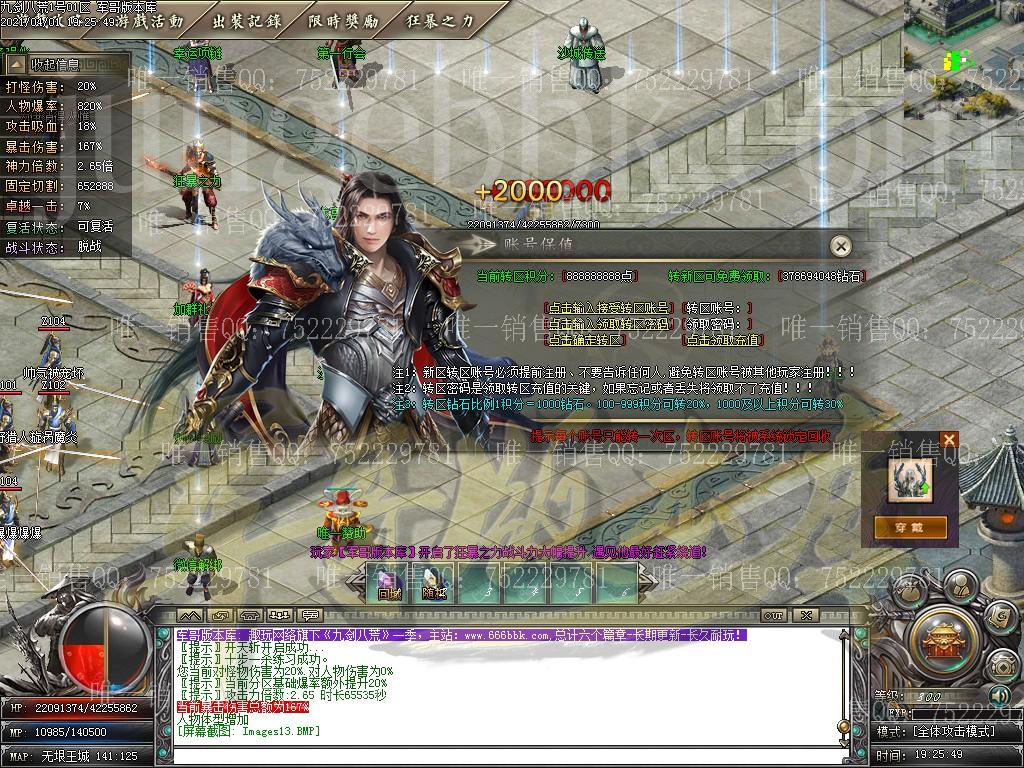The width and height of the screenshot is (1024, 768).
Task: Equip the item with 穿戴 button
Action: [910, 526]
